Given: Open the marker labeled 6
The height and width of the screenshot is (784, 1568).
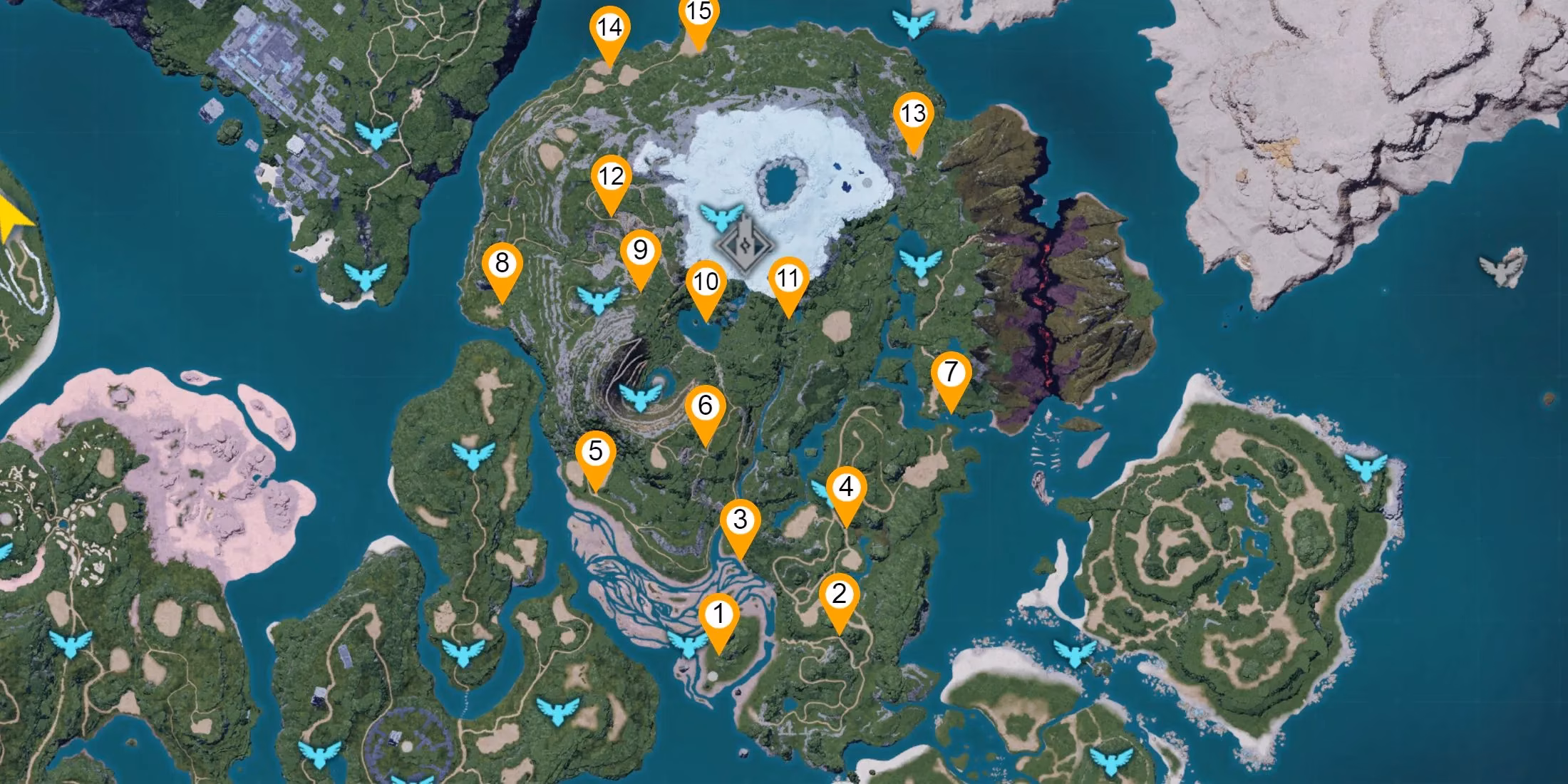Looking at the screenshot, I should (705, 407).
